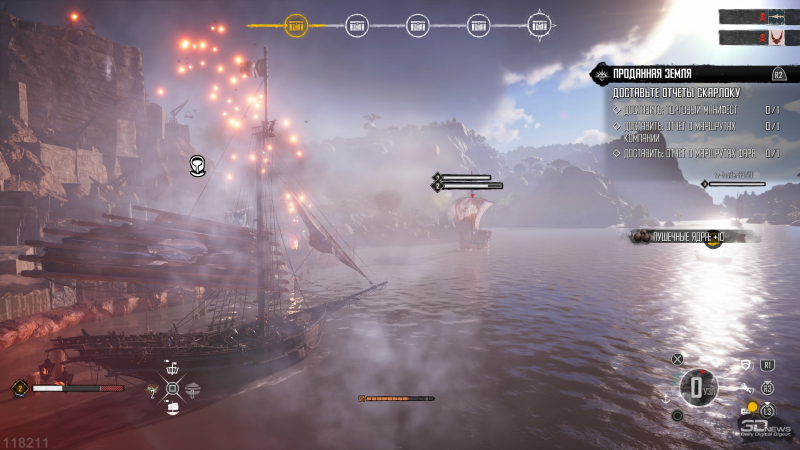The height and width of the screenshot is (450, 800).
Task: Select the anchor icon beside speed dial
Action: (x=665, y=399)
